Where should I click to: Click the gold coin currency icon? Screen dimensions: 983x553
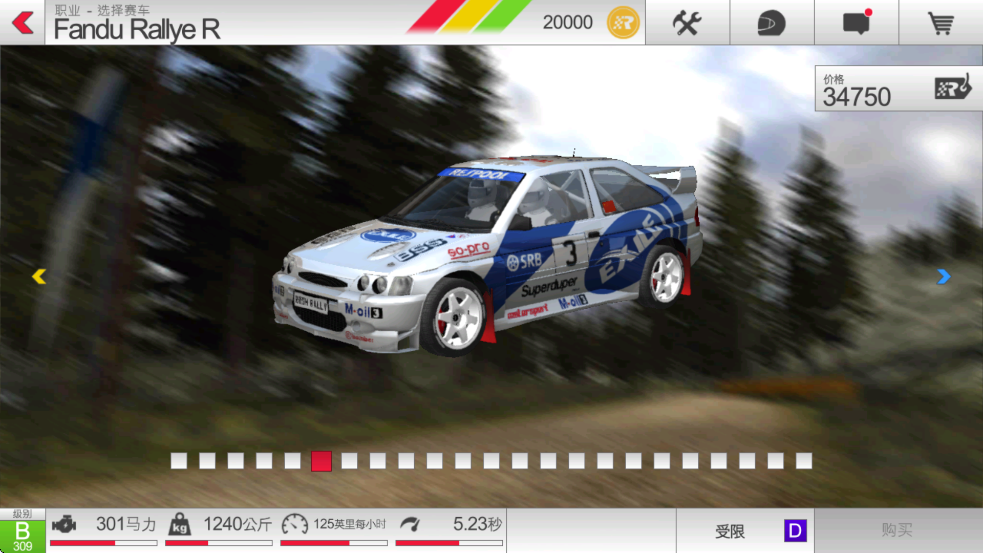tap(623, 22)
